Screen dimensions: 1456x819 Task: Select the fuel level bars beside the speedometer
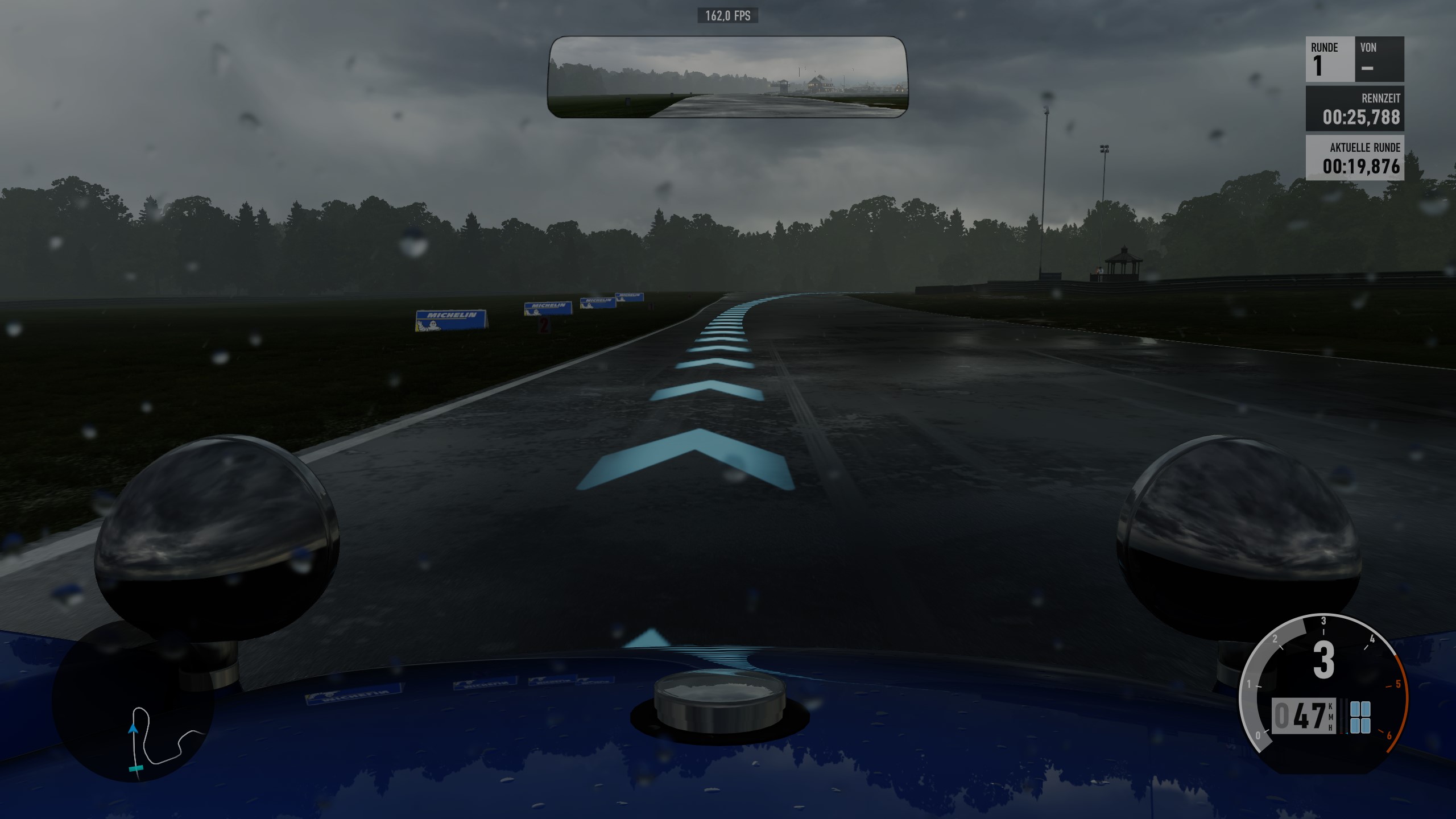(1343, 715)
